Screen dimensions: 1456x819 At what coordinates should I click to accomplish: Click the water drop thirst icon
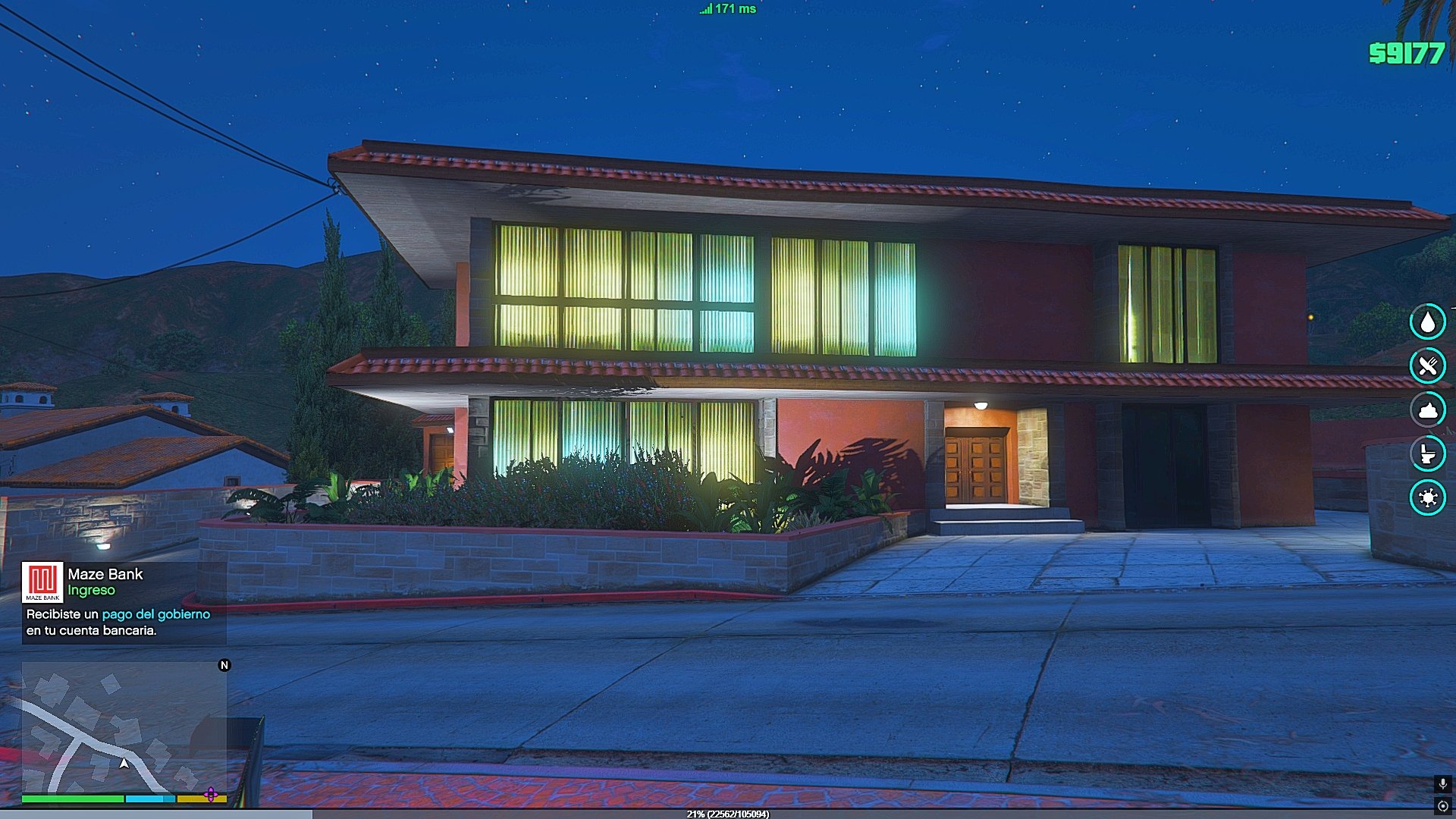1427,322
